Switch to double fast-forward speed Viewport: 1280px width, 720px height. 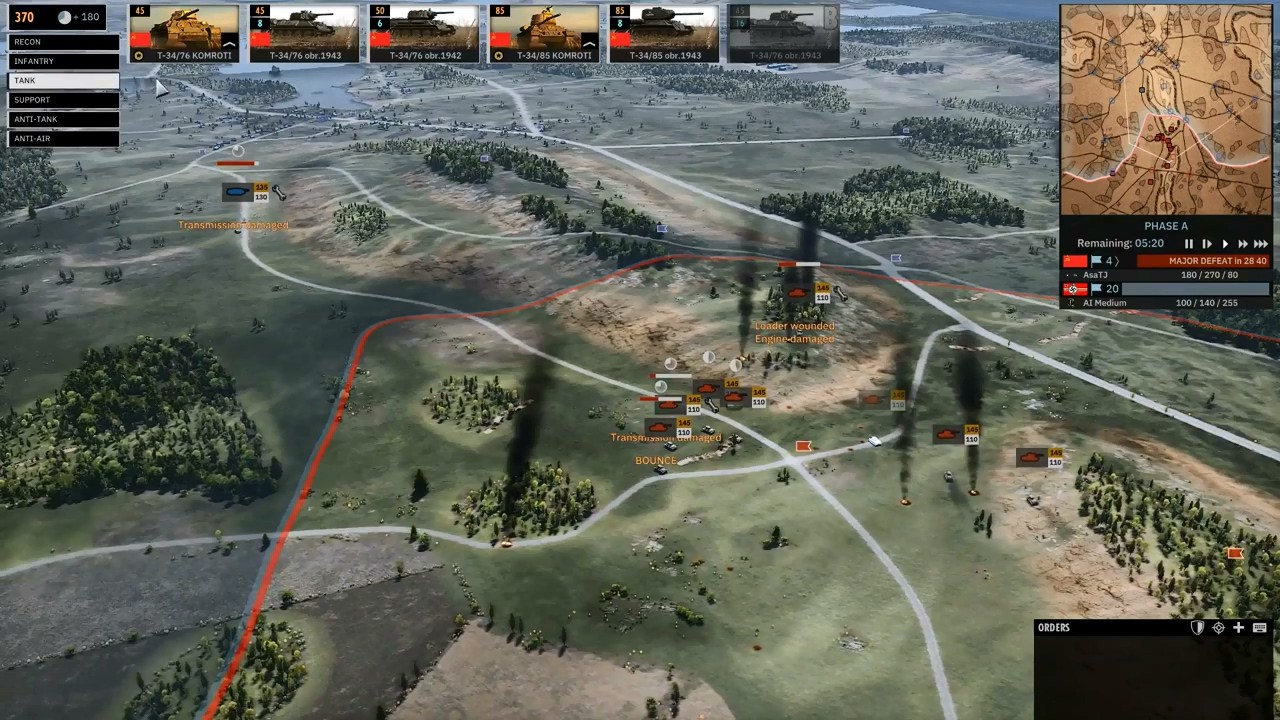pos(1243,244)
